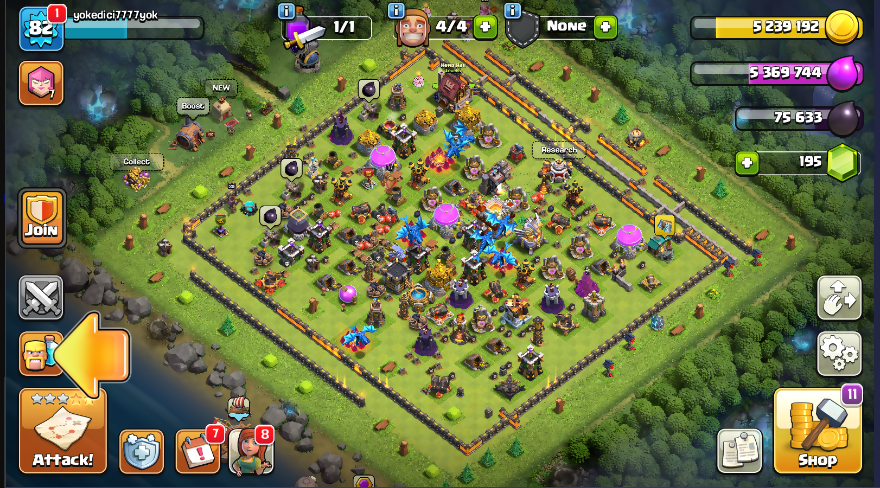Tap the blue shield defense button
The height and width of the screenshot is (488, 880).
click(x=141, y=451)
